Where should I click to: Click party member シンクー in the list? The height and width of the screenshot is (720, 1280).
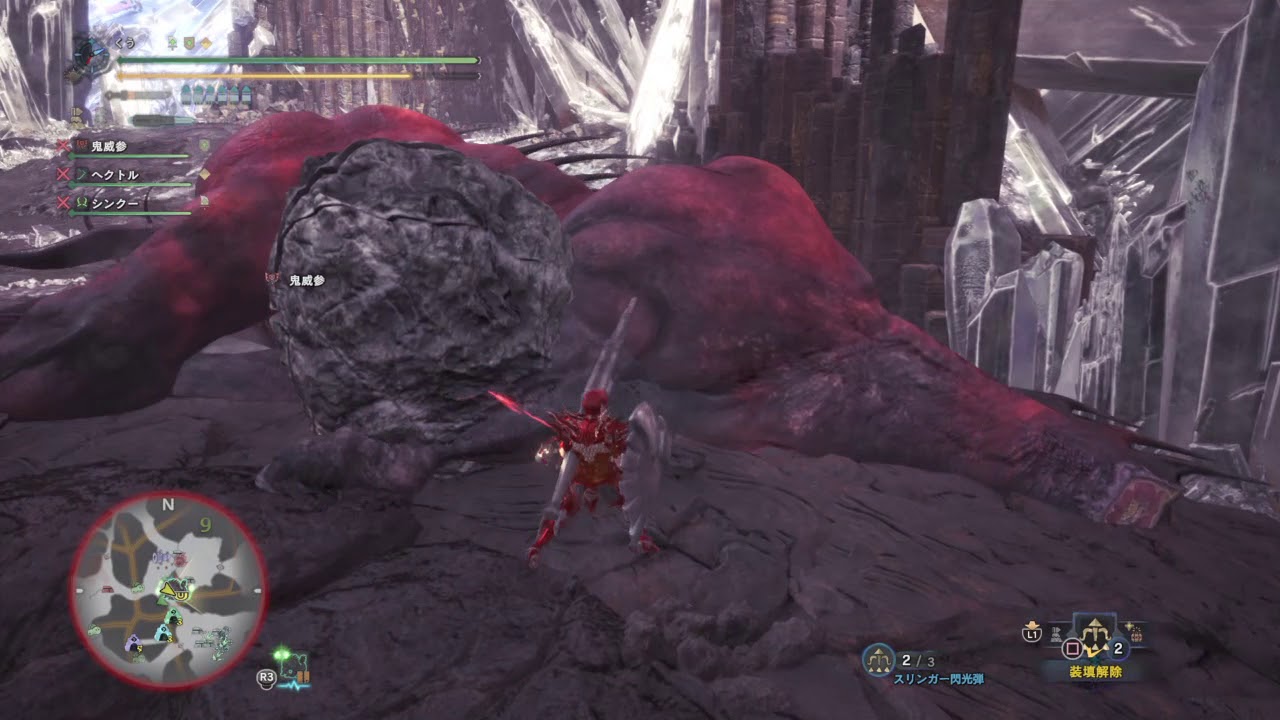tap(114, 203)
